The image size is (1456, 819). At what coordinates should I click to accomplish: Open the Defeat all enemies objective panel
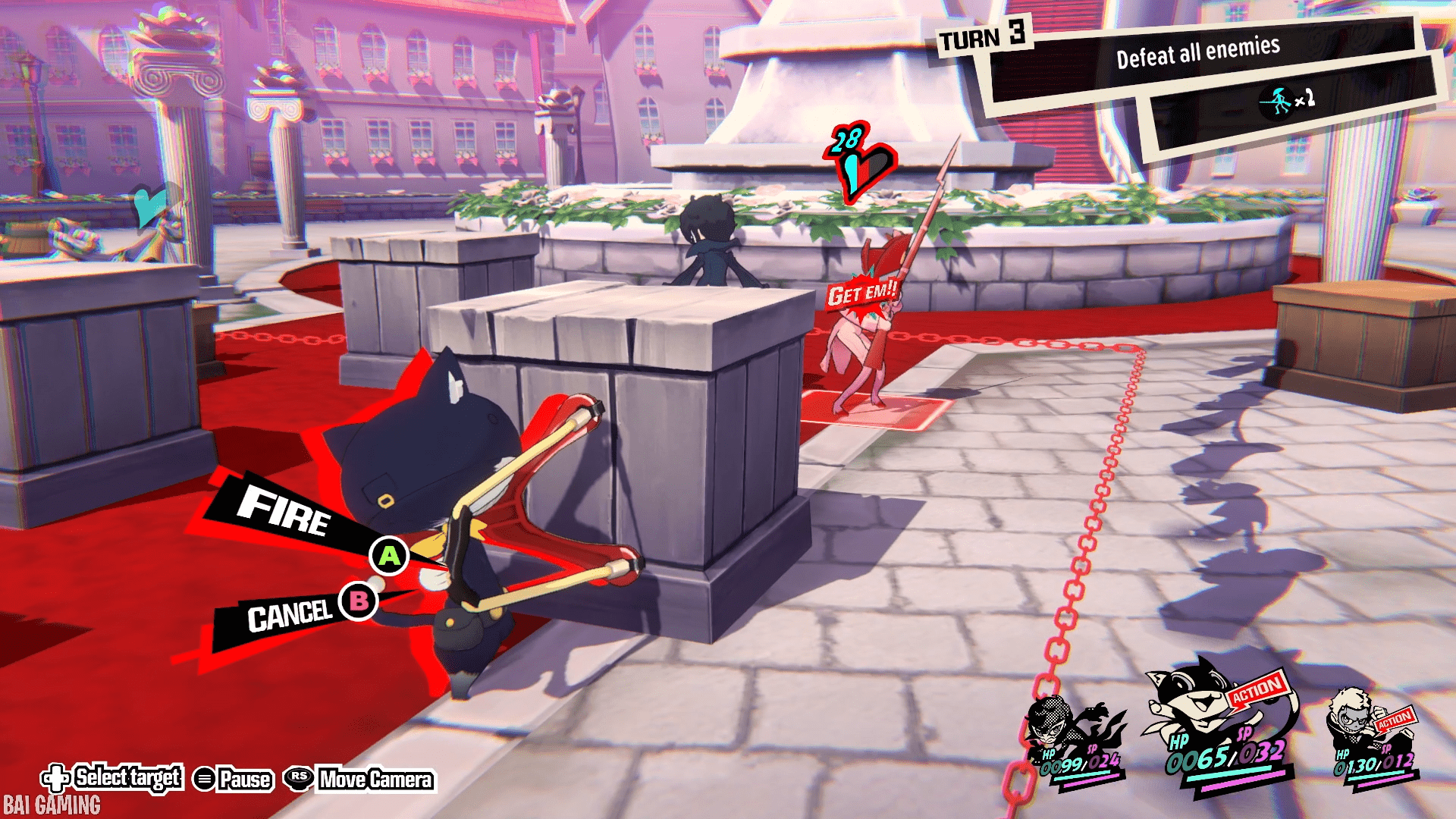click(1197, 55)
